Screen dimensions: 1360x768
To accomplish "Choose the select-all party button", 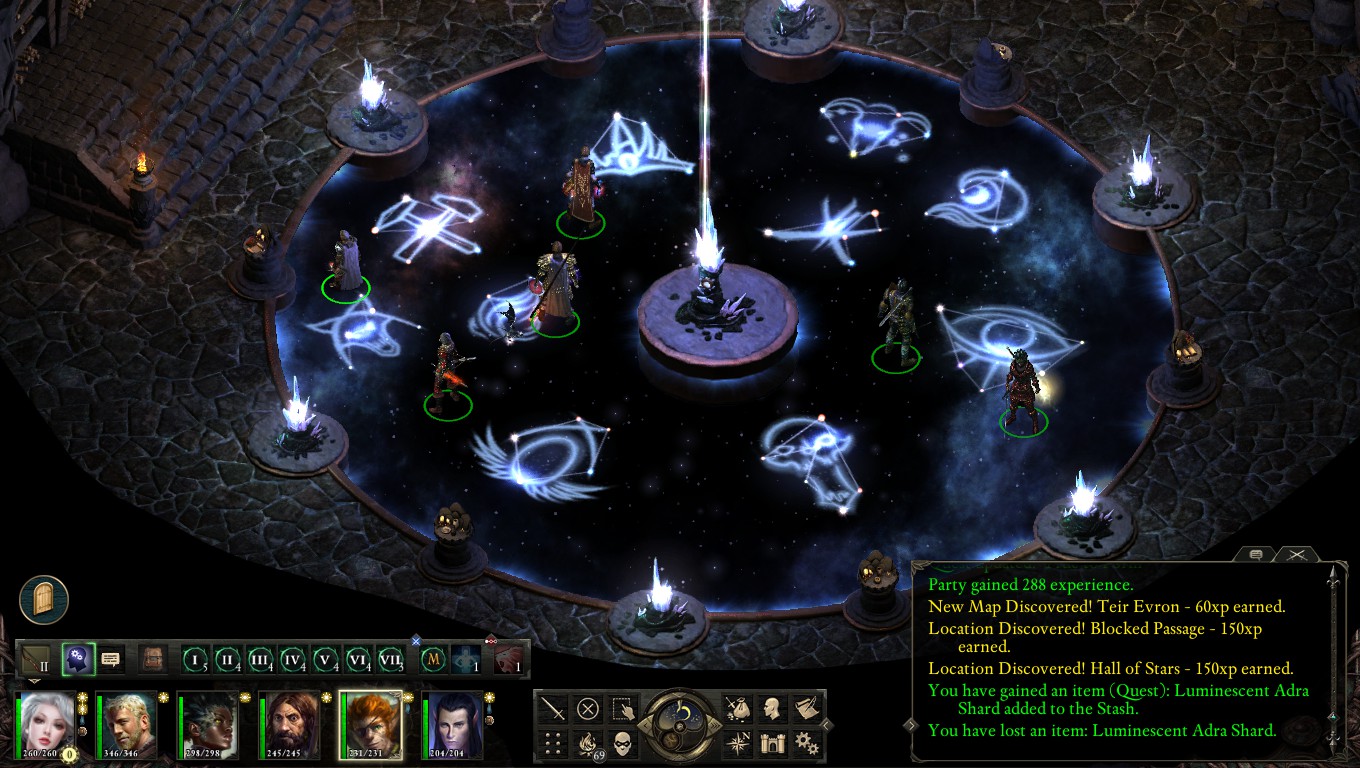I will [x=623, y=709].
